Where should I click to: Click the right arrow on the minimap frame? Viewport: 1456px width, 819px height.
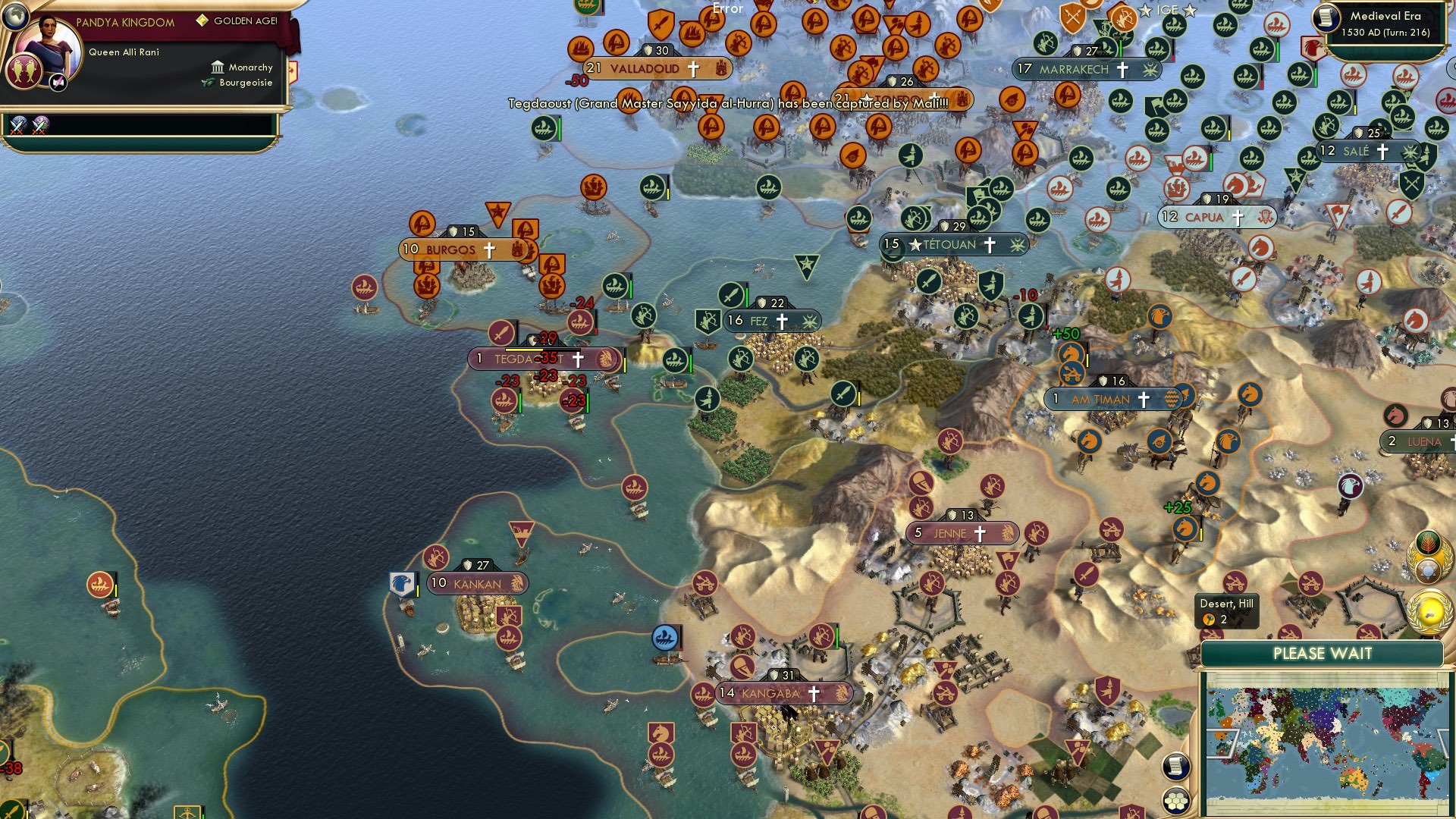1444,742
